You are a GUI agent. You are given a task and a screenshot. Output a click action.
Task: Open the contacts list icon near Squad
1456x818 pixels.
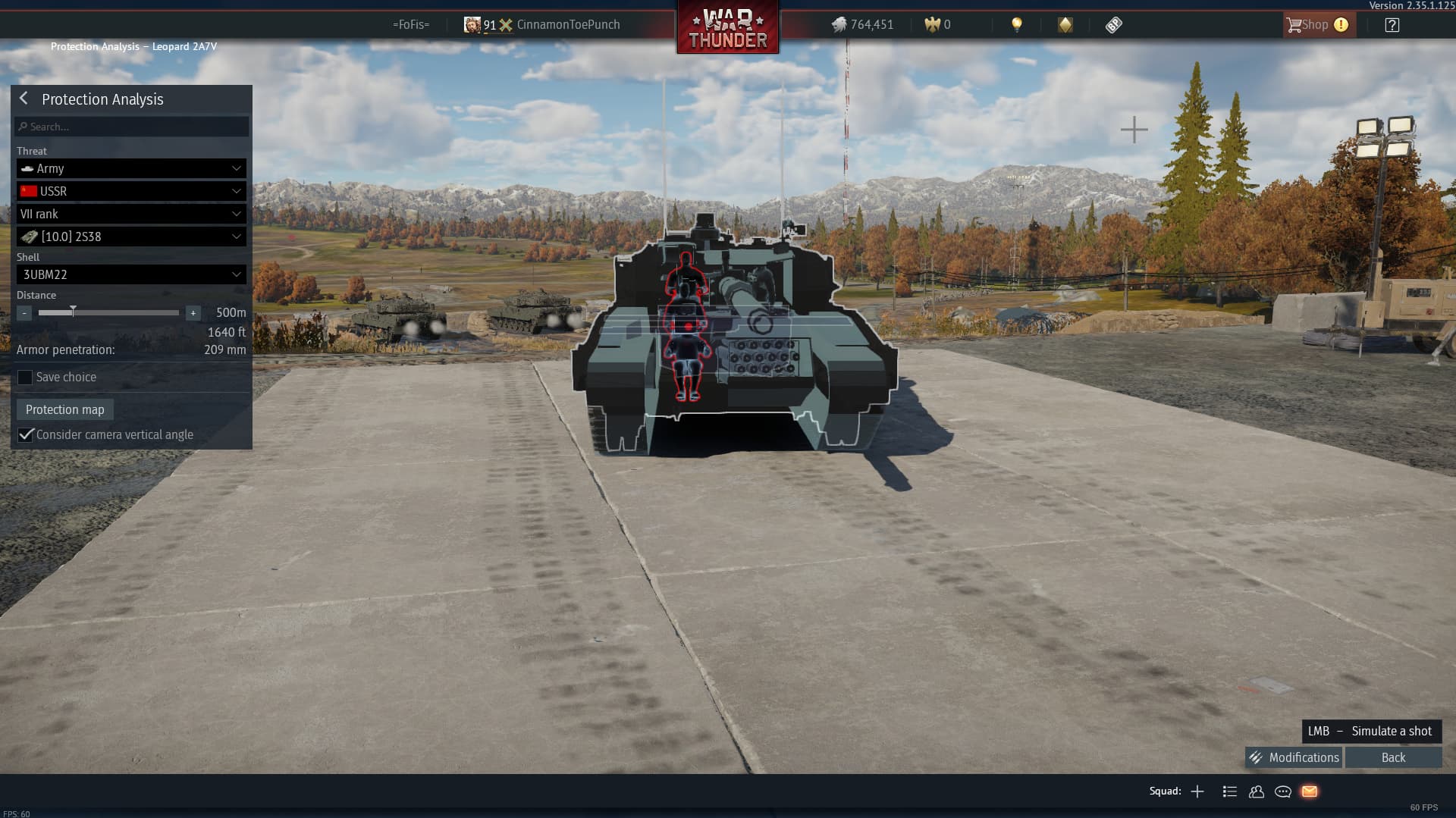point(1229,791)
